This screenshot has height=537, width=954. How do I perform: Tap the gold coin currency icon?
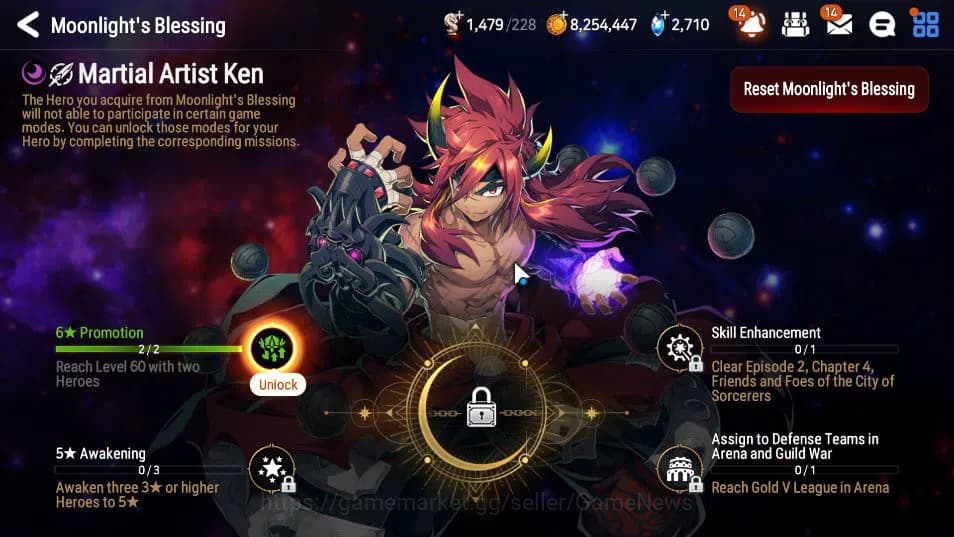[557, 25]
